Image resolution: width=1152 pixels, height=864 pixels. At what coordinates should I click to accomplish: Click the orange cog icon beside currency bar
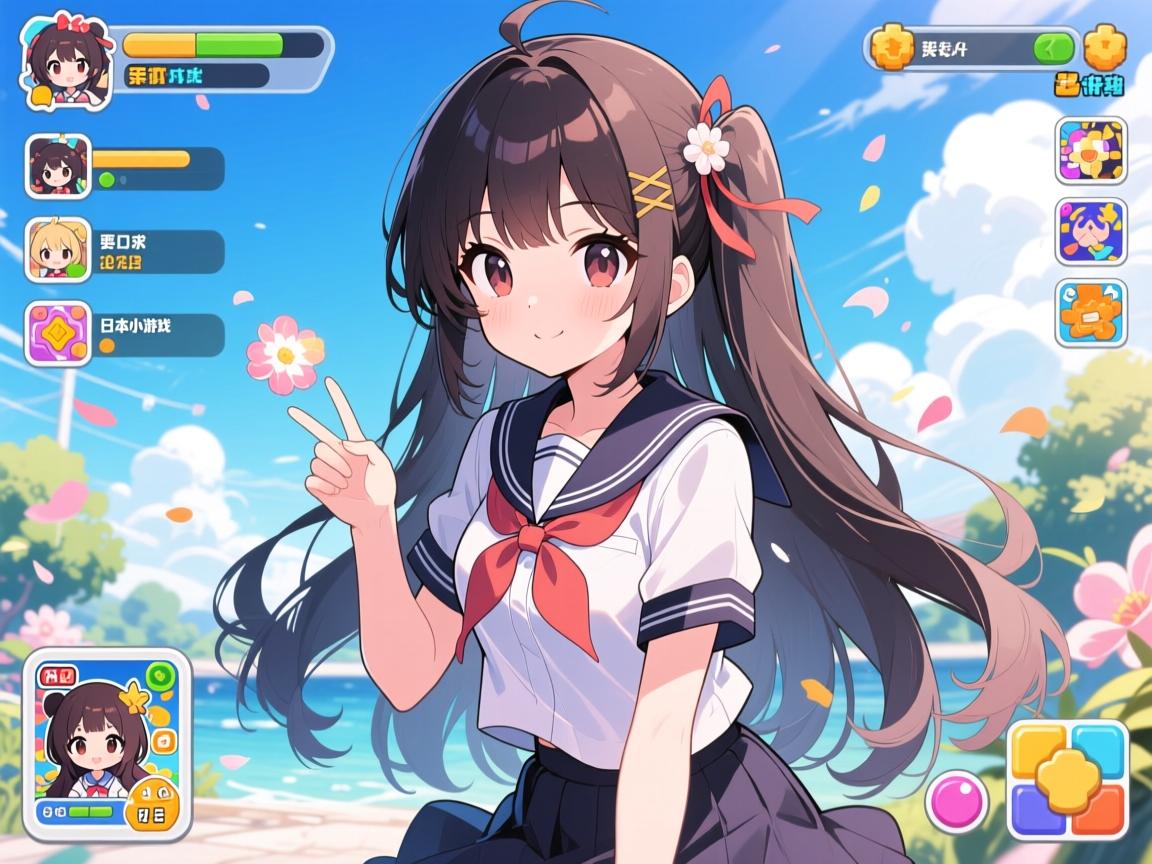coord(1104,47)
